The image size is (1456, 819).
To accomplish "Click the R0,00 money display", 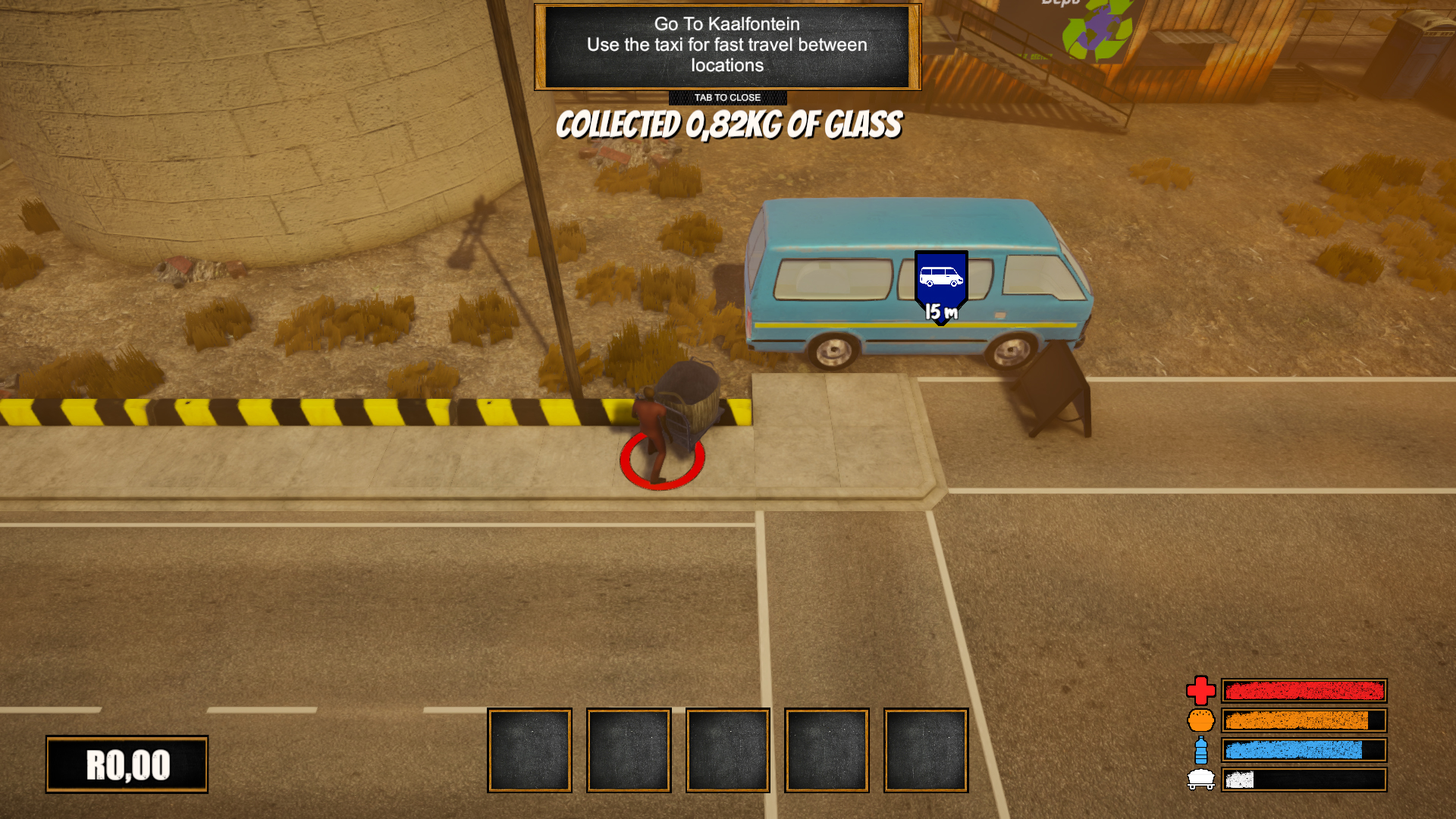I will click(x=126, y=765).
